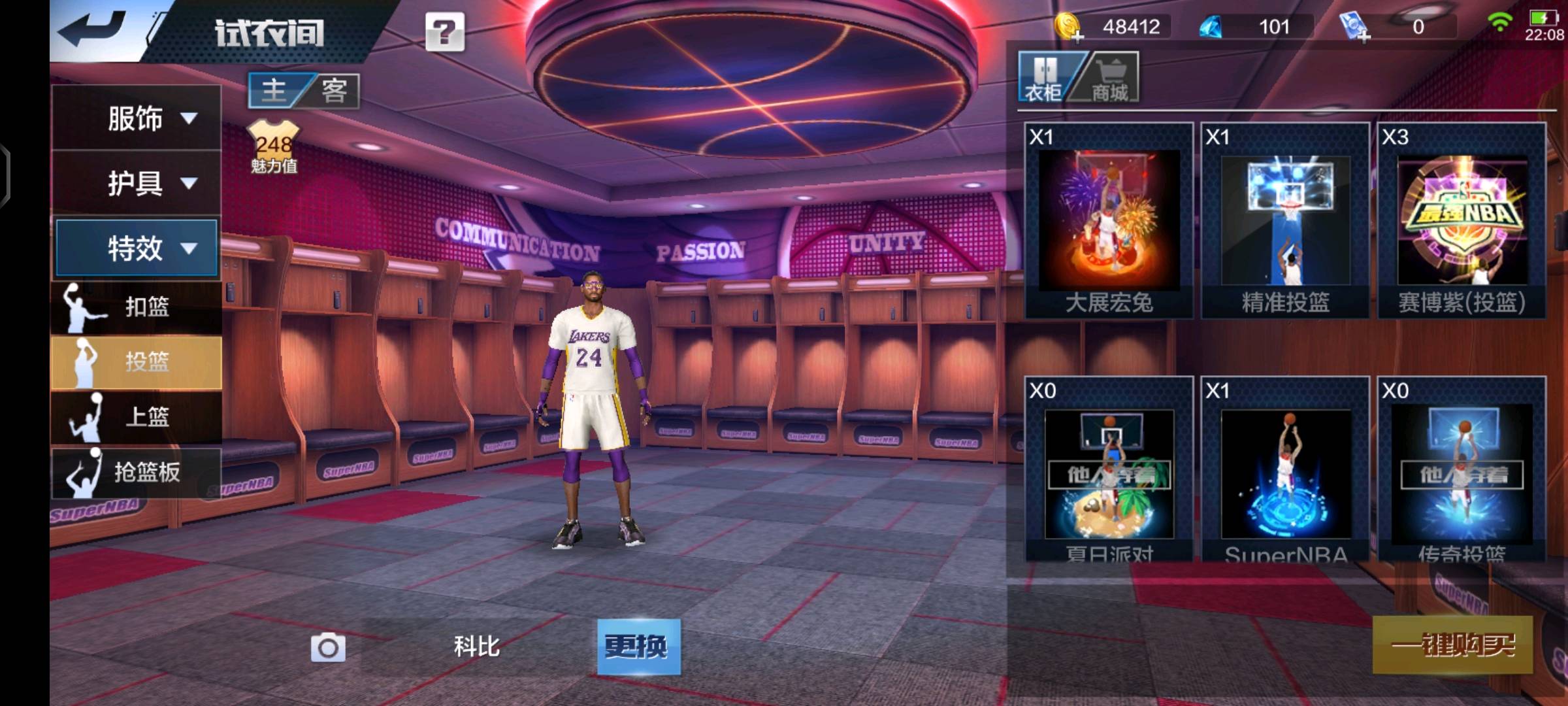Open the question mark help button

445,32
